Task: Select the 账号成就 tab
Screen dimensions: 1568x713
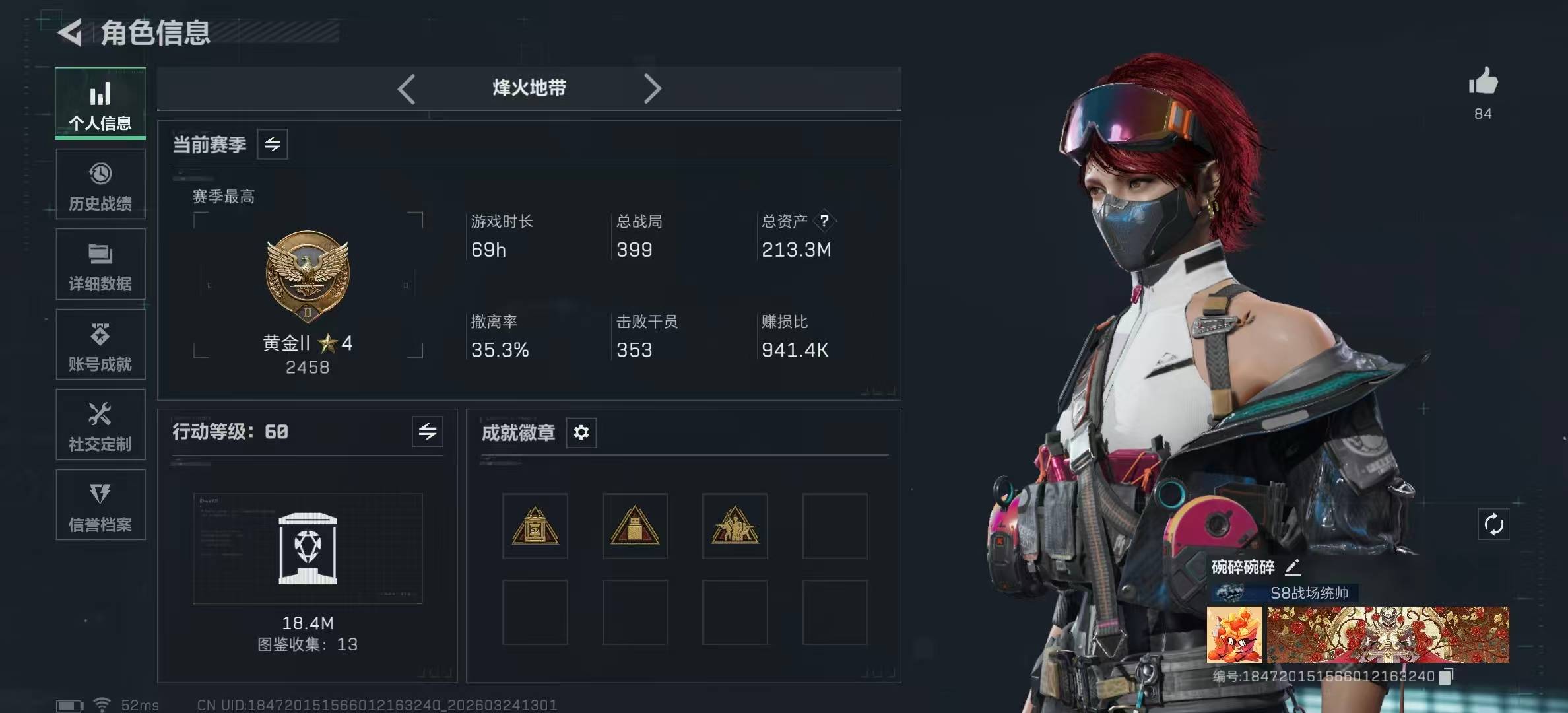Action: click(100, 345)
